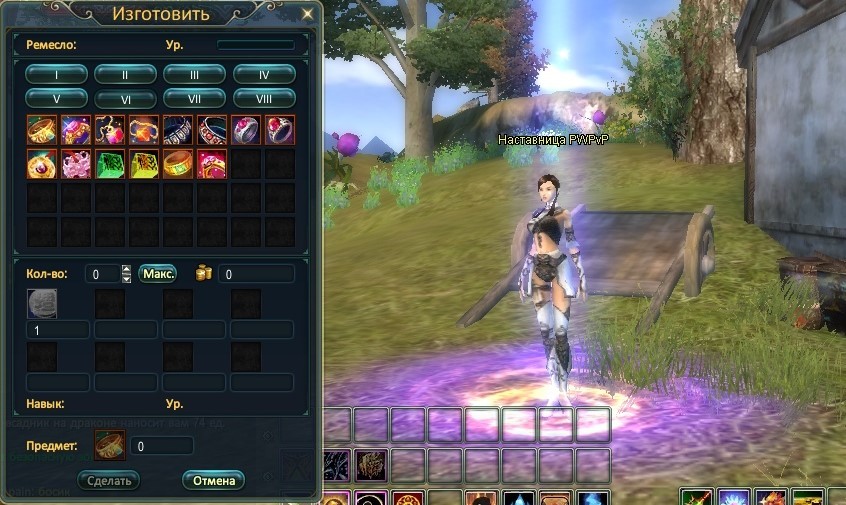Show tier V recipes
The width and height of the screenshot is (846, 505).
point(56,98)
